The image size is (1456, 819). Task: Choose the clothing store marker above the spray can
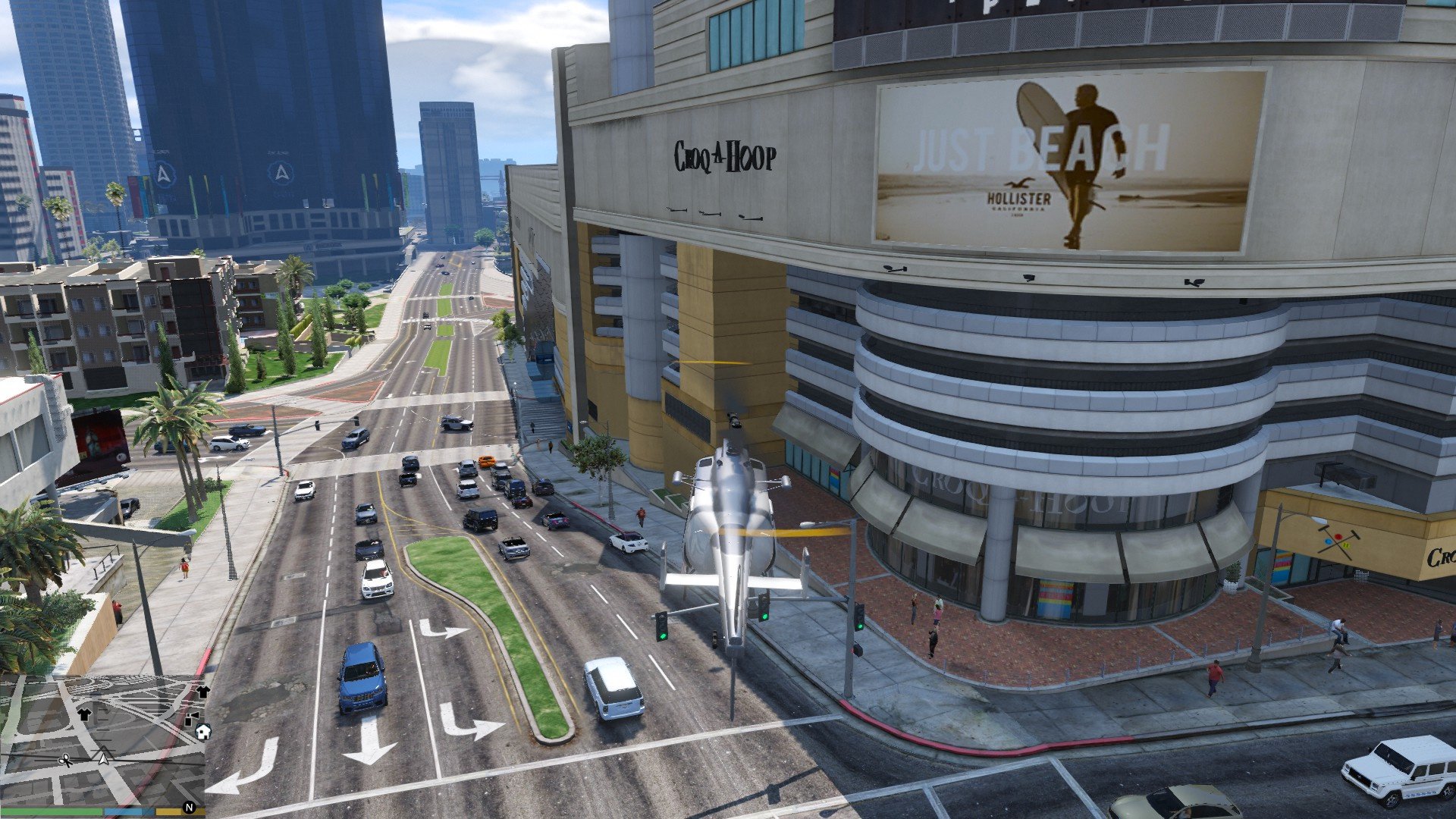tap(203, 692)
